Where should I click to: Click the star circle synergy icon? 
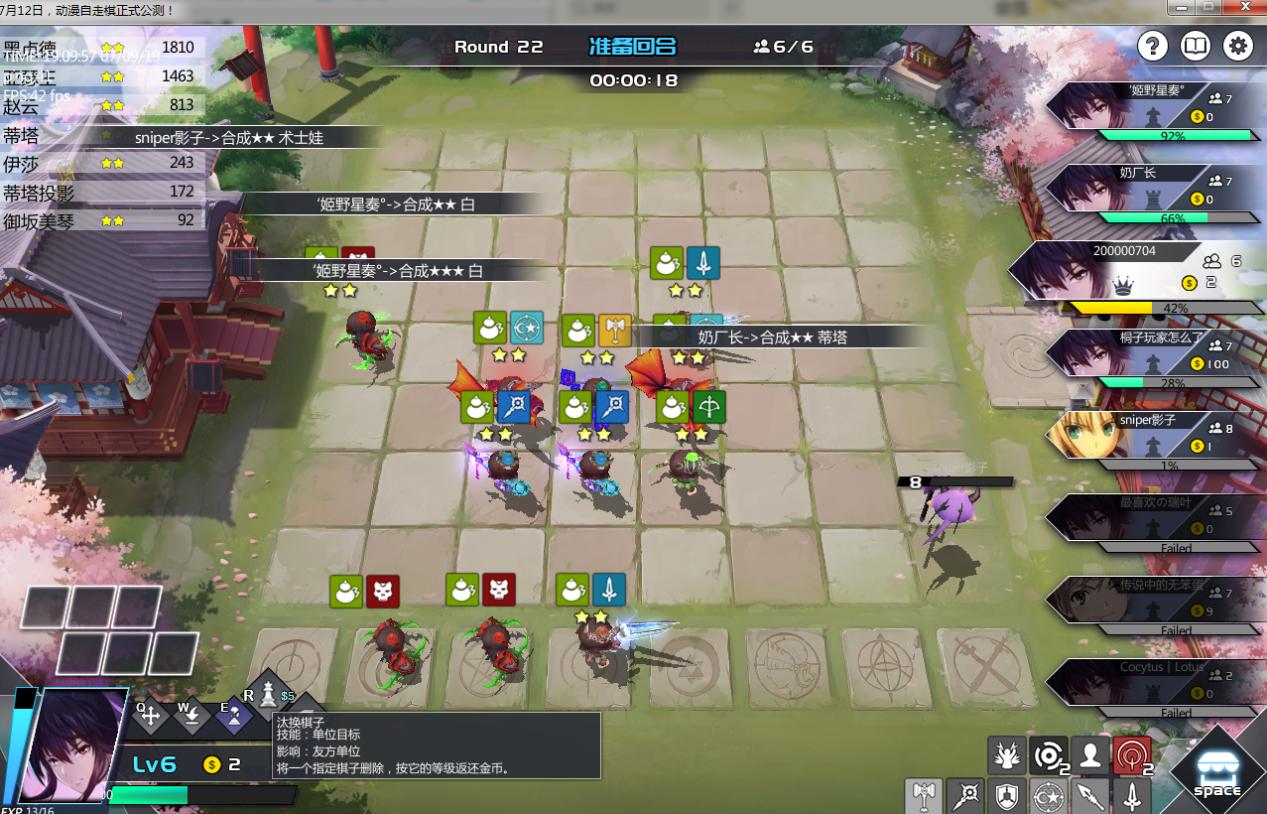(1048, 797)
